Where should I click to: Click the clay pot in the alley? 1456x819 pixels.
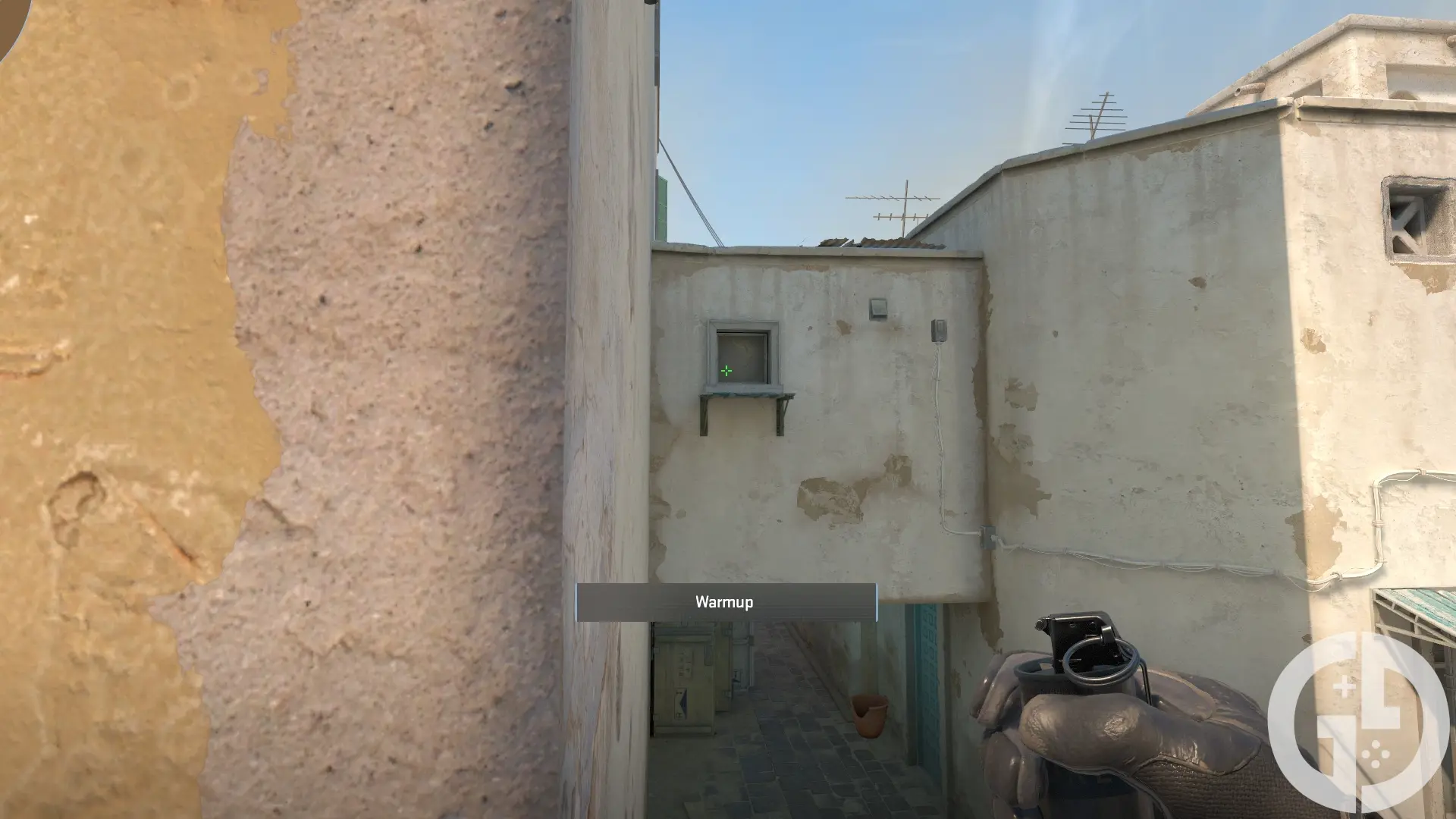click(x=870, y=715)
